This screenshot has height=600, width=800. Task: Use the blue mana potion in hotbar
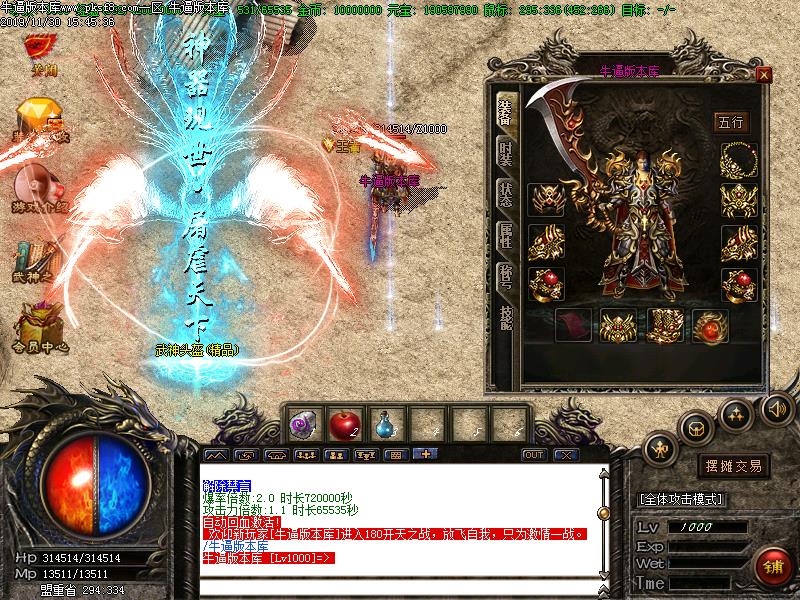tap(385, 423)
